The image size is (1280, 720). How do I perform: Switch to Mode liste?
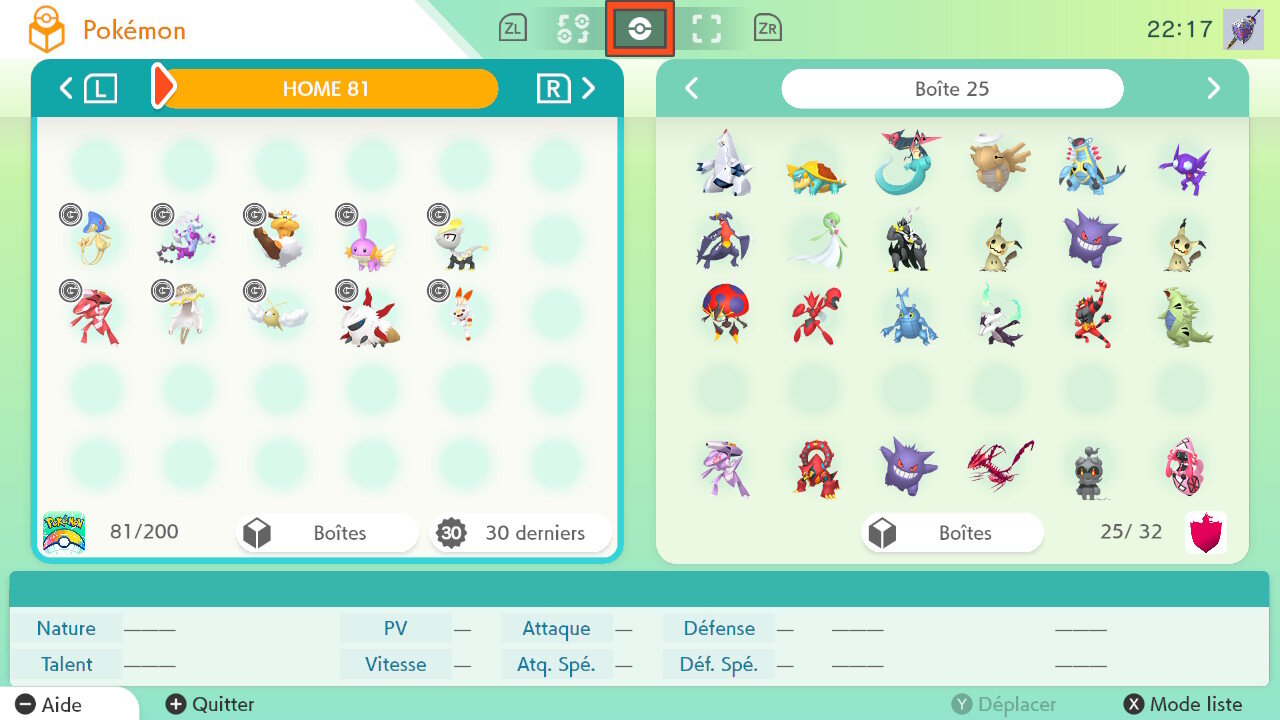1185,705
